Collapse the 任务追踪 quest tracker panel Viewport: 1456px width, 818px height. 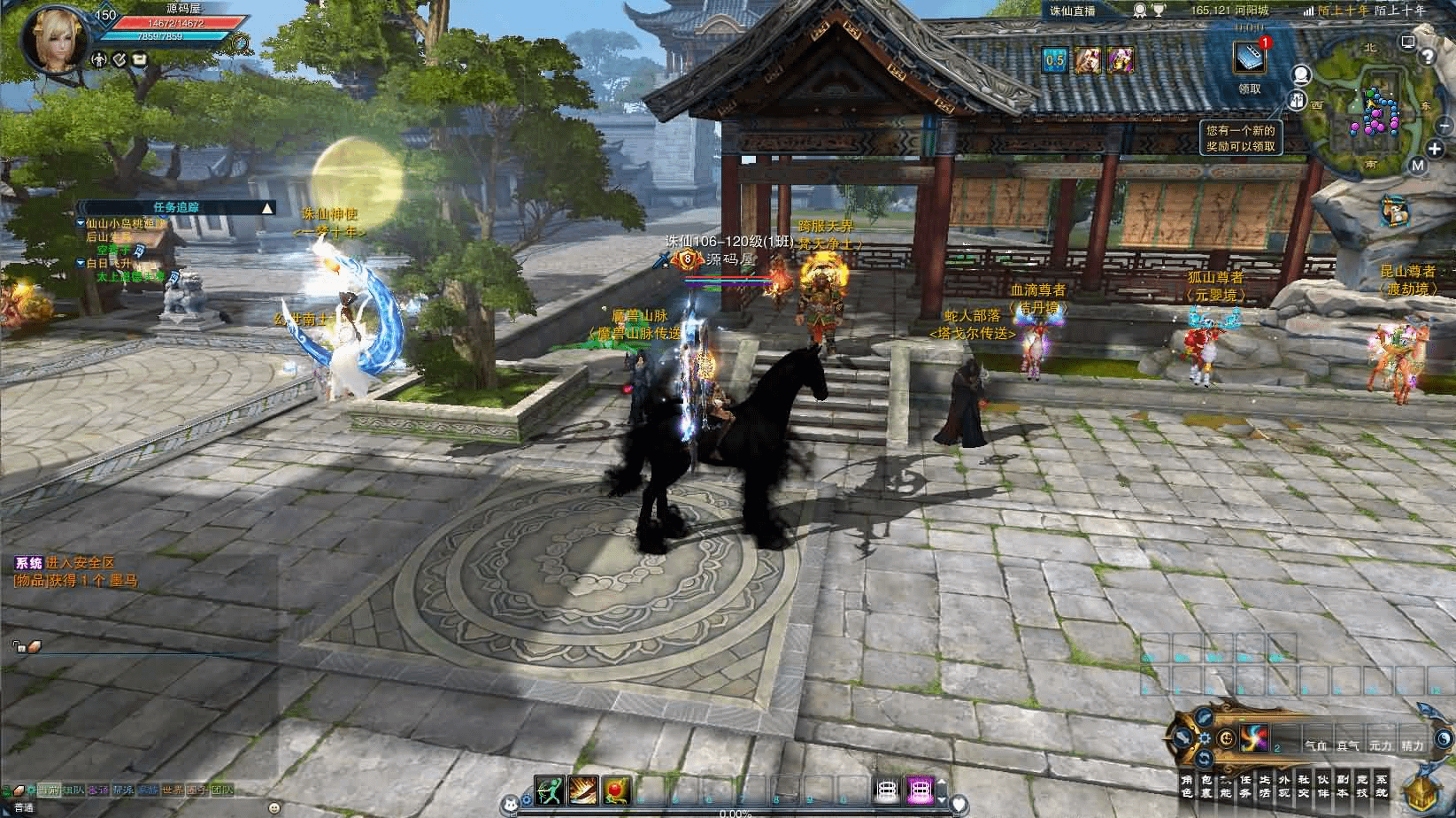267,208
